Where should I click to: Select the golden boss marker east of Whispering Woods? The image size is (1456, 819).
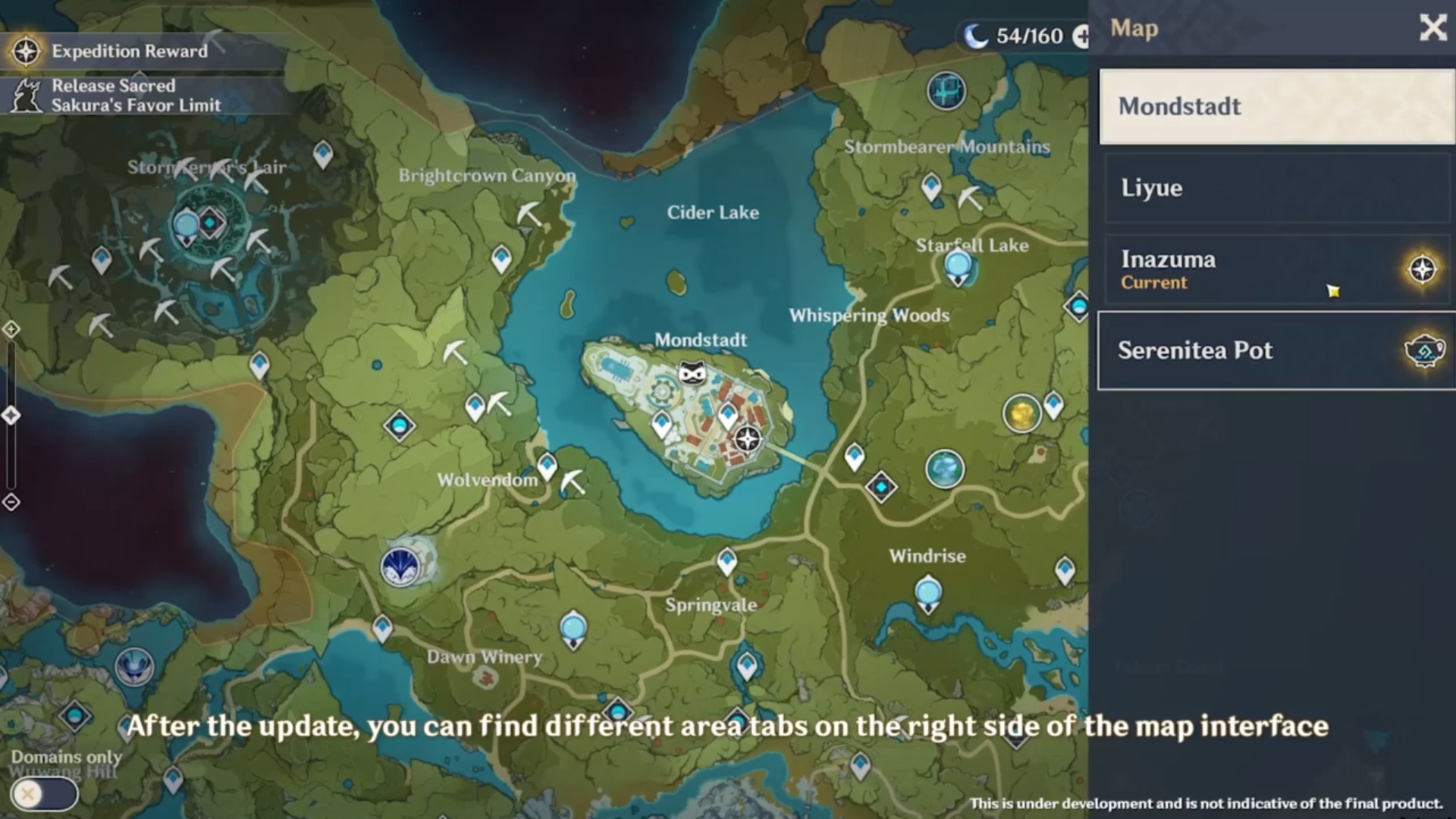[x=1021, y=413]
